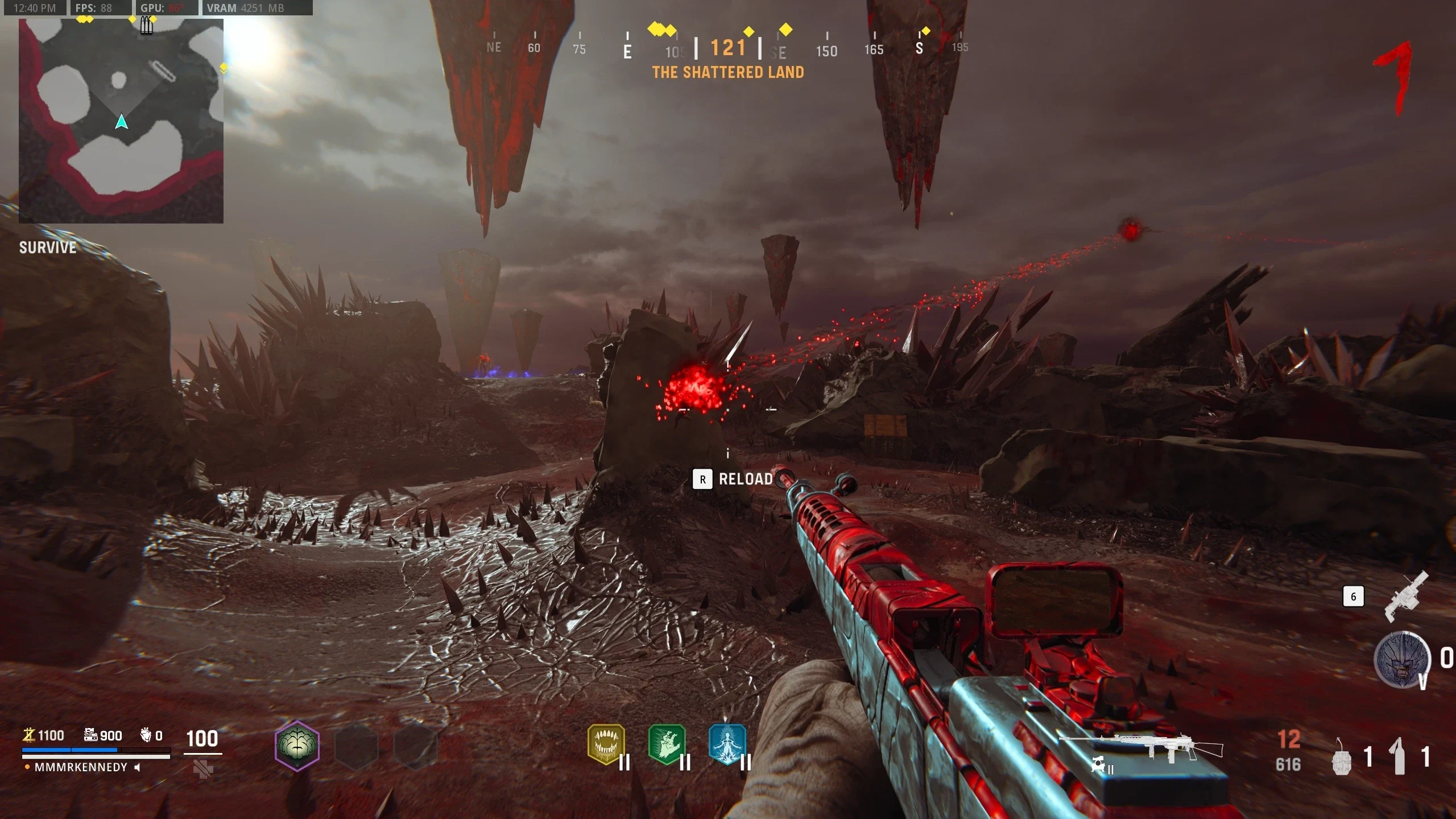Select the brain GobbleGum slot
The width and height of the screenshot is (1456, 819).
tap(297, 745)
